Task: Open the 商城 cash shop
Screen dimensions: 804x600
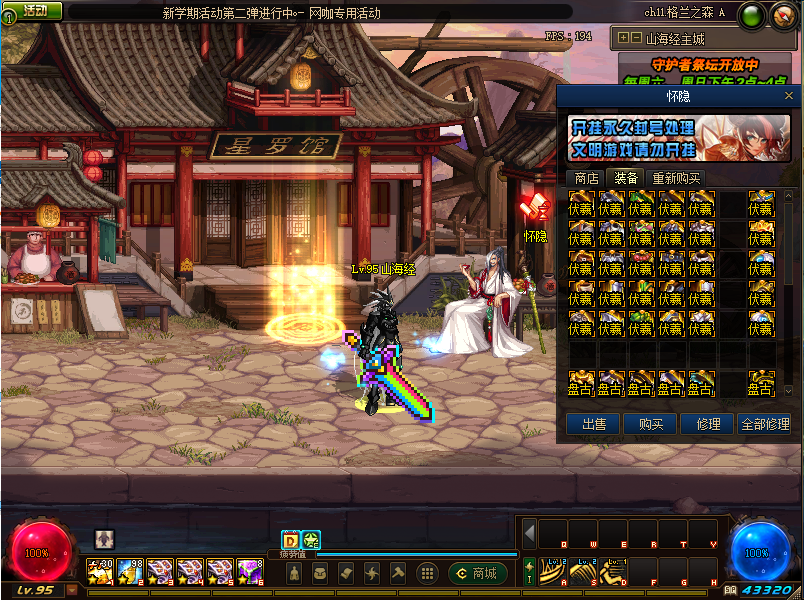Action: click(x=478, y=573)
